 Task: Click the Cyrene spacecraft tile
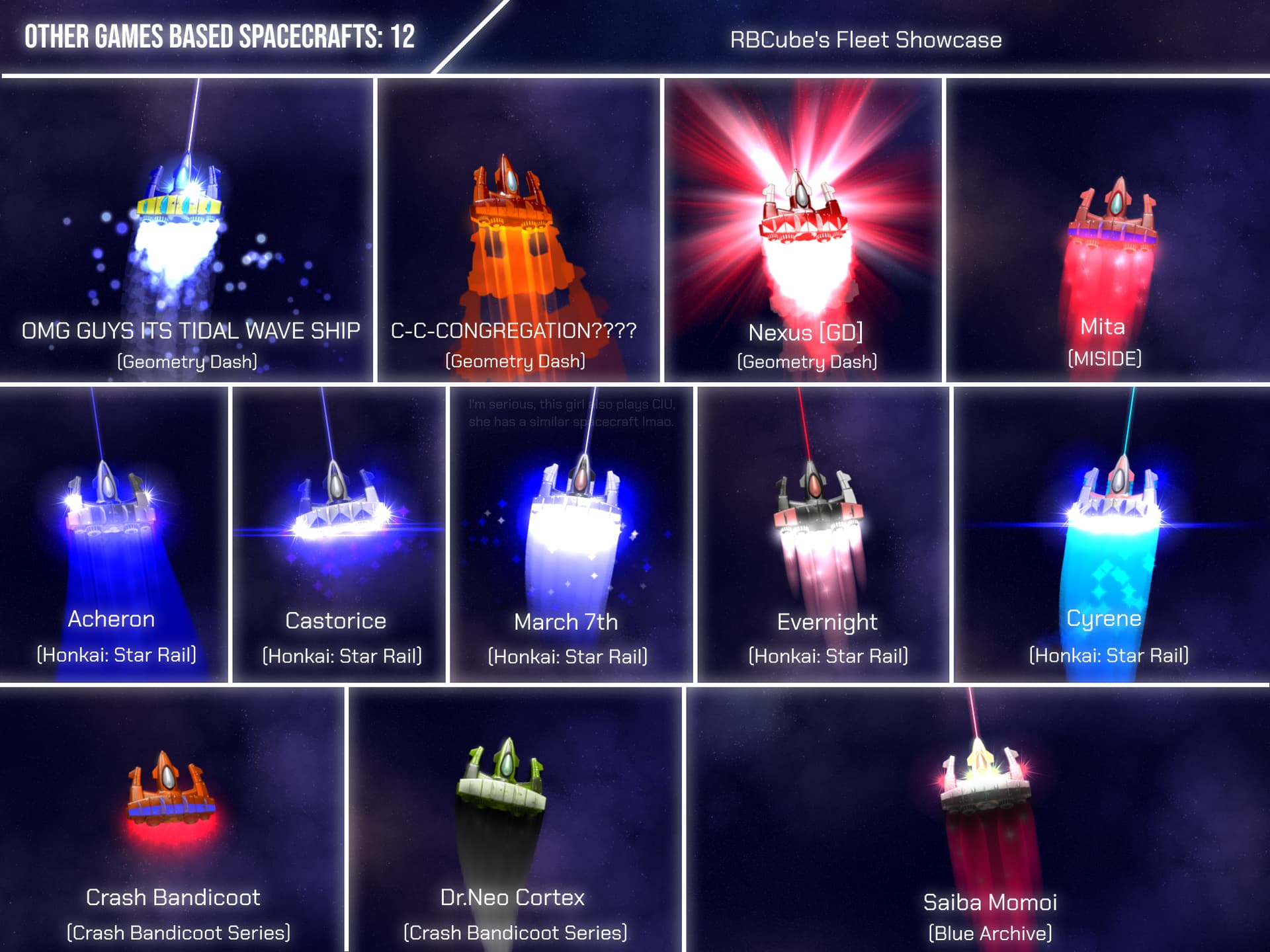(x=1111, y=534)
